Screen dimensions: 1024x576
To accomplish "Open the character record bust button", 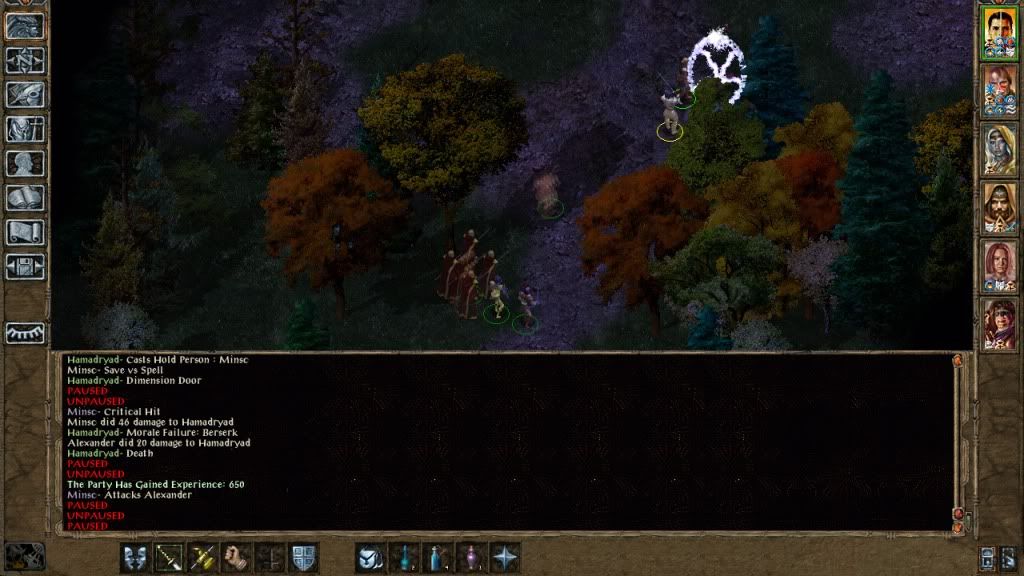I will point(25,163).
